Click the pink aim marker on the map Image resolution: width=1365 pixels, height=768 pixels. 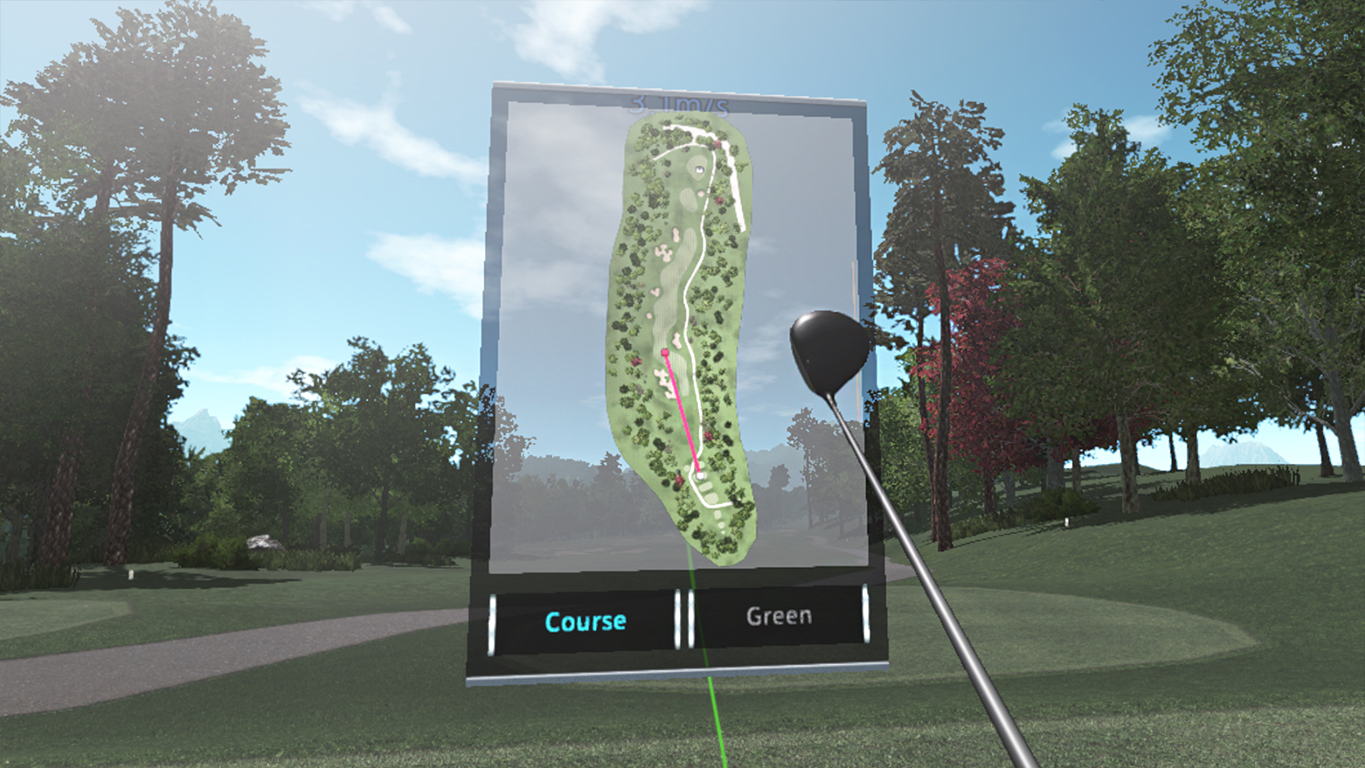click(x=666, y=351)
